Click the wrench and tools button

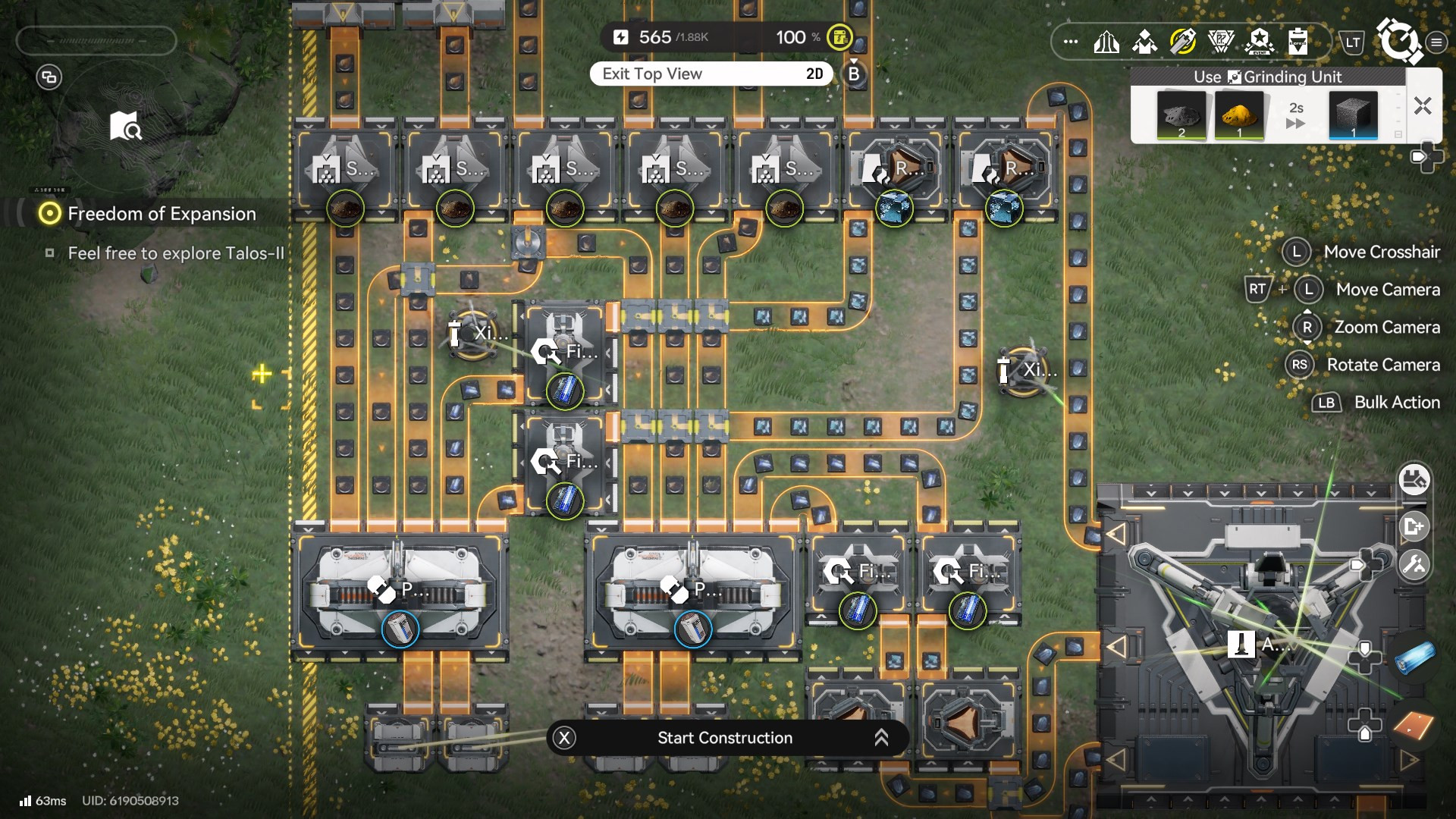point(1414,565)
